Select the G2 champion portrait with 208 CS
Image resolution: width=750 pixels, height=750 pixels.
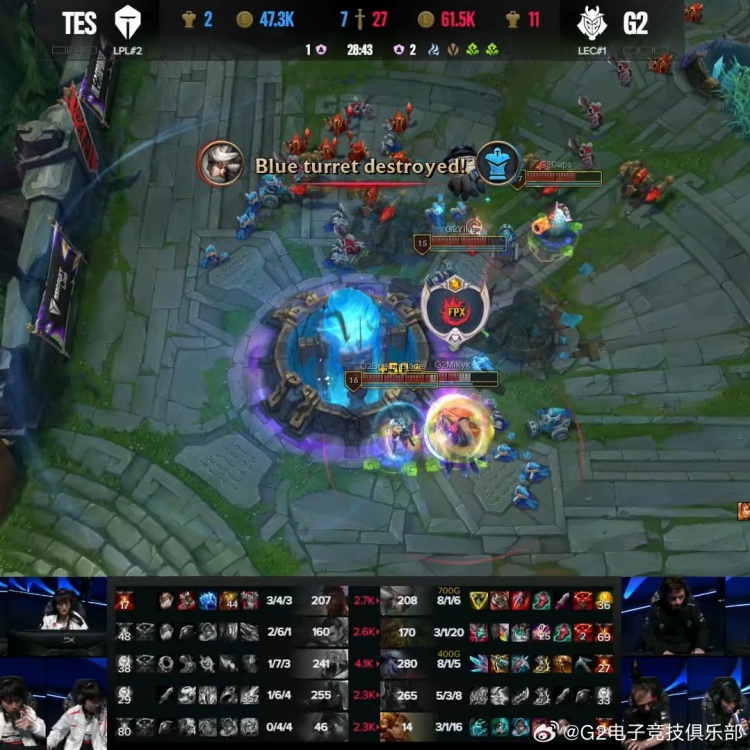[x=394, y=600]
